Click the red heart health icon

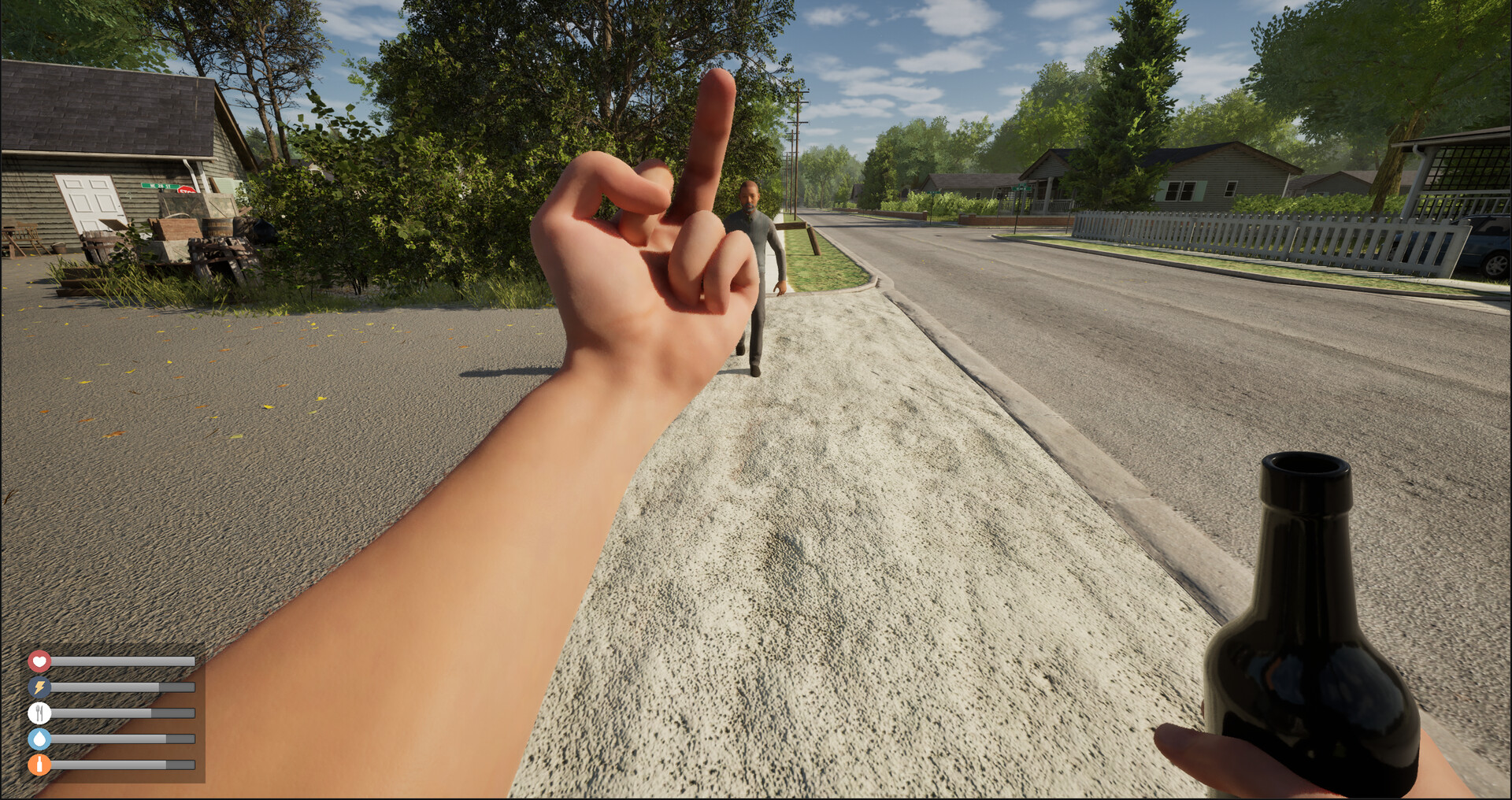39,661
